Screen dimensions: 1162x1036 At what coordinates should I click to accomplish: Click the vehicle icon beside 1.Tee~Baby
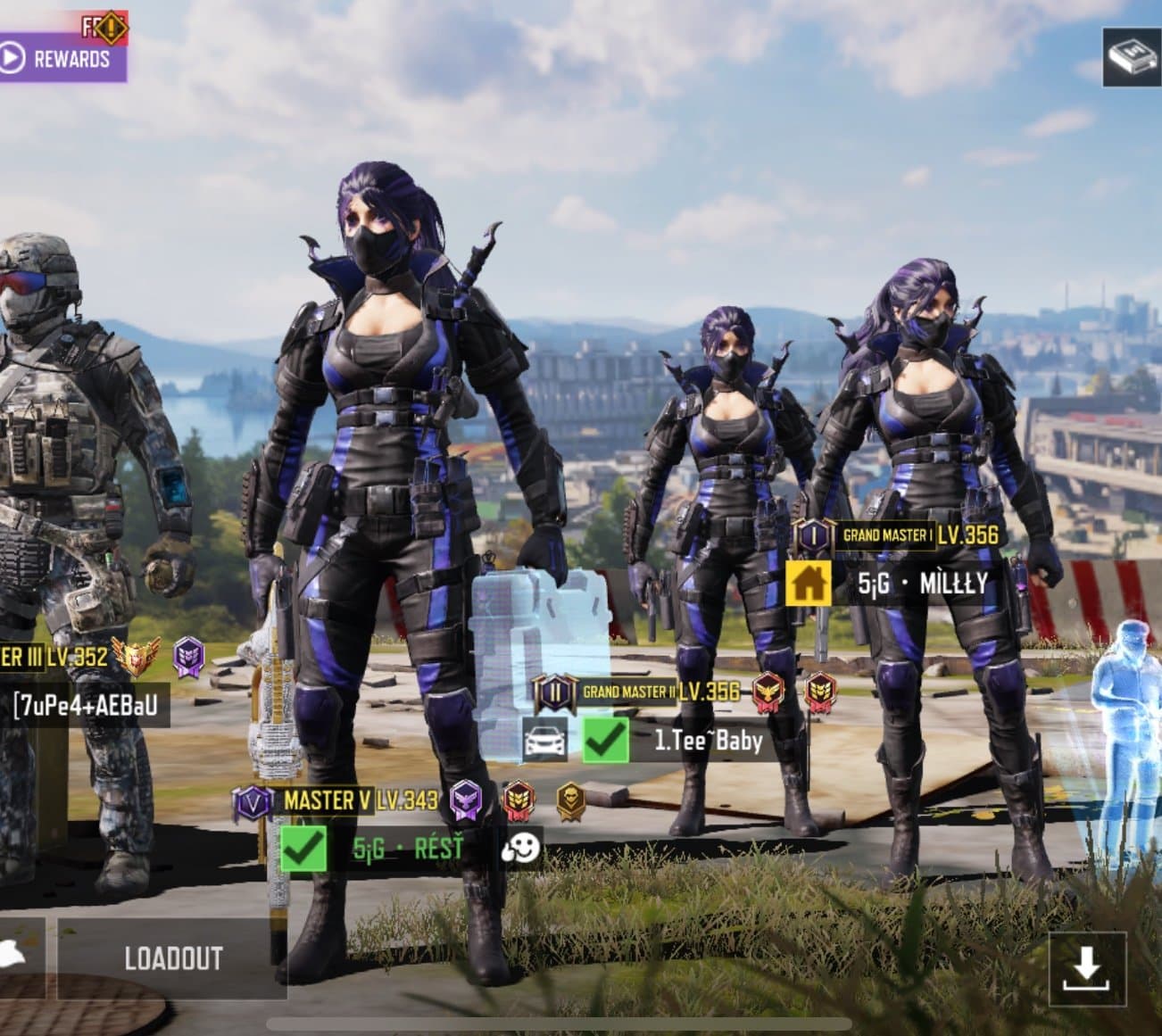point(544,741)
